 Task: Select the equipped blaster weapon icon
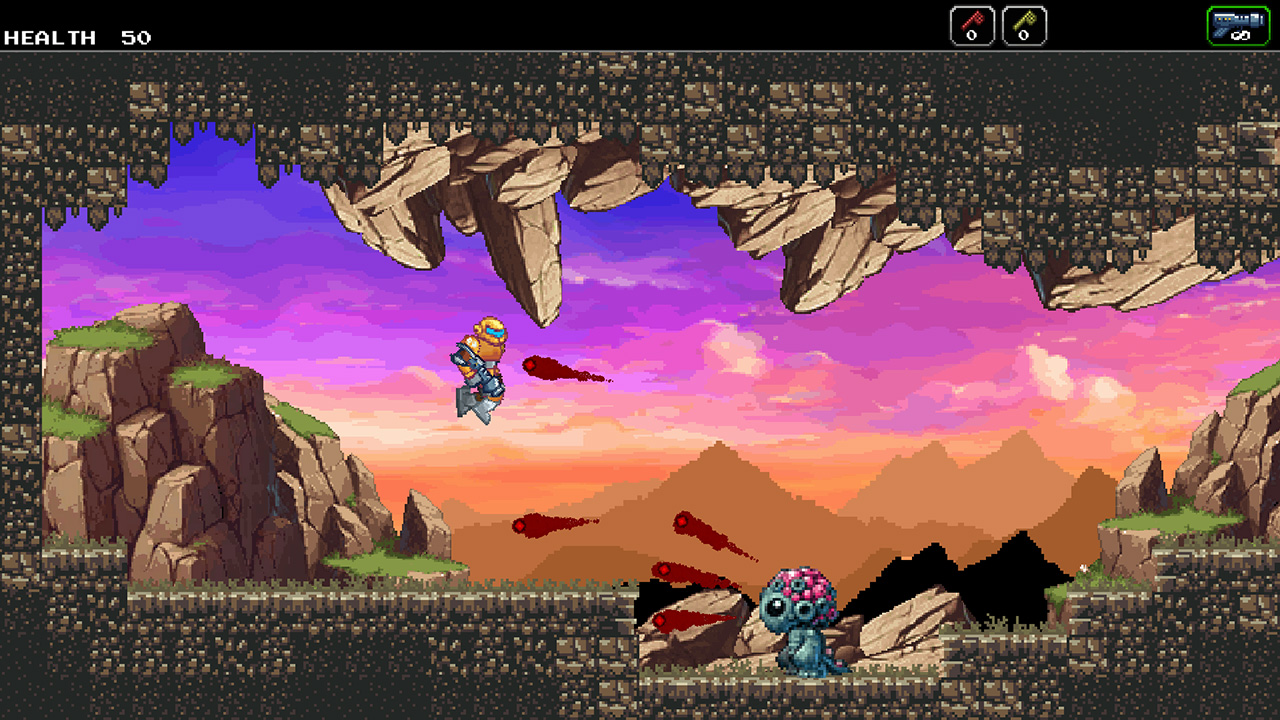(x=1238, y=20)
